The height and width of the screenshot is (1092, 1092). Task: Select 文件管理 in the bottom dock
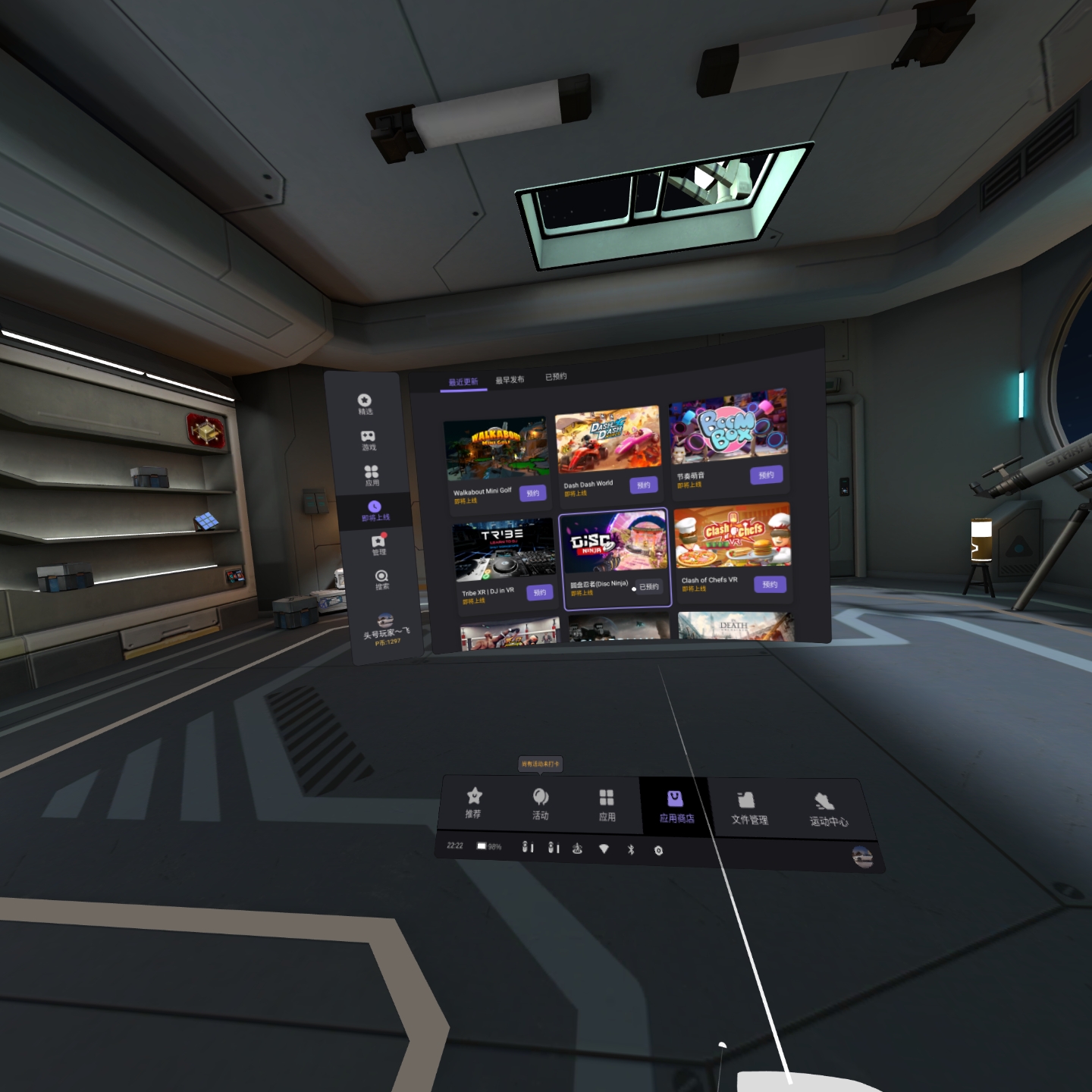[x=748, y=808]
